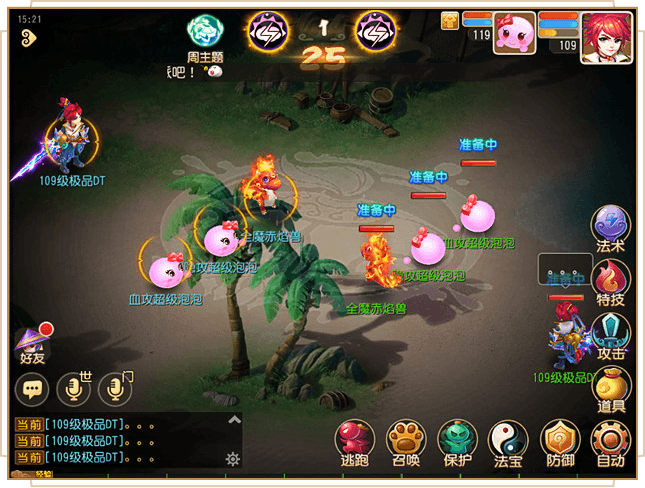Expand the chat log with the up arrow

click(x=234, y=420)
